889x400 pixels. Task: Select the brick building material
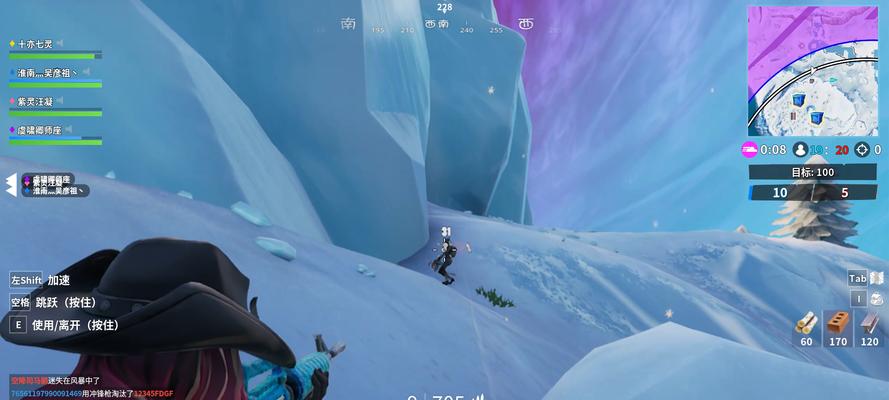(839, 323)
